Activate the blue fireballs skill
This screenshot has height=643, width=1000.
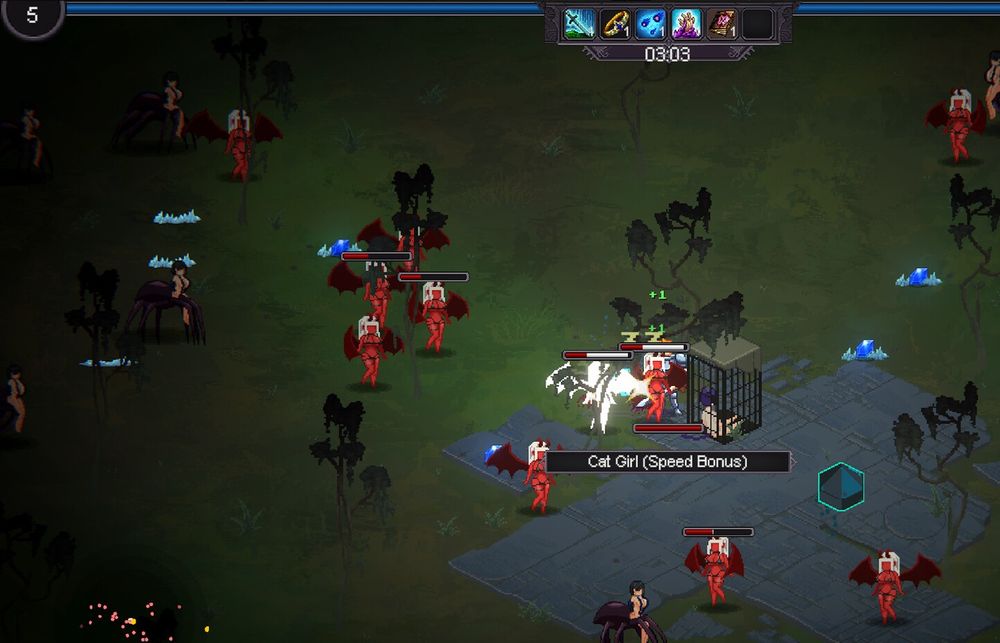coord(650,24)
